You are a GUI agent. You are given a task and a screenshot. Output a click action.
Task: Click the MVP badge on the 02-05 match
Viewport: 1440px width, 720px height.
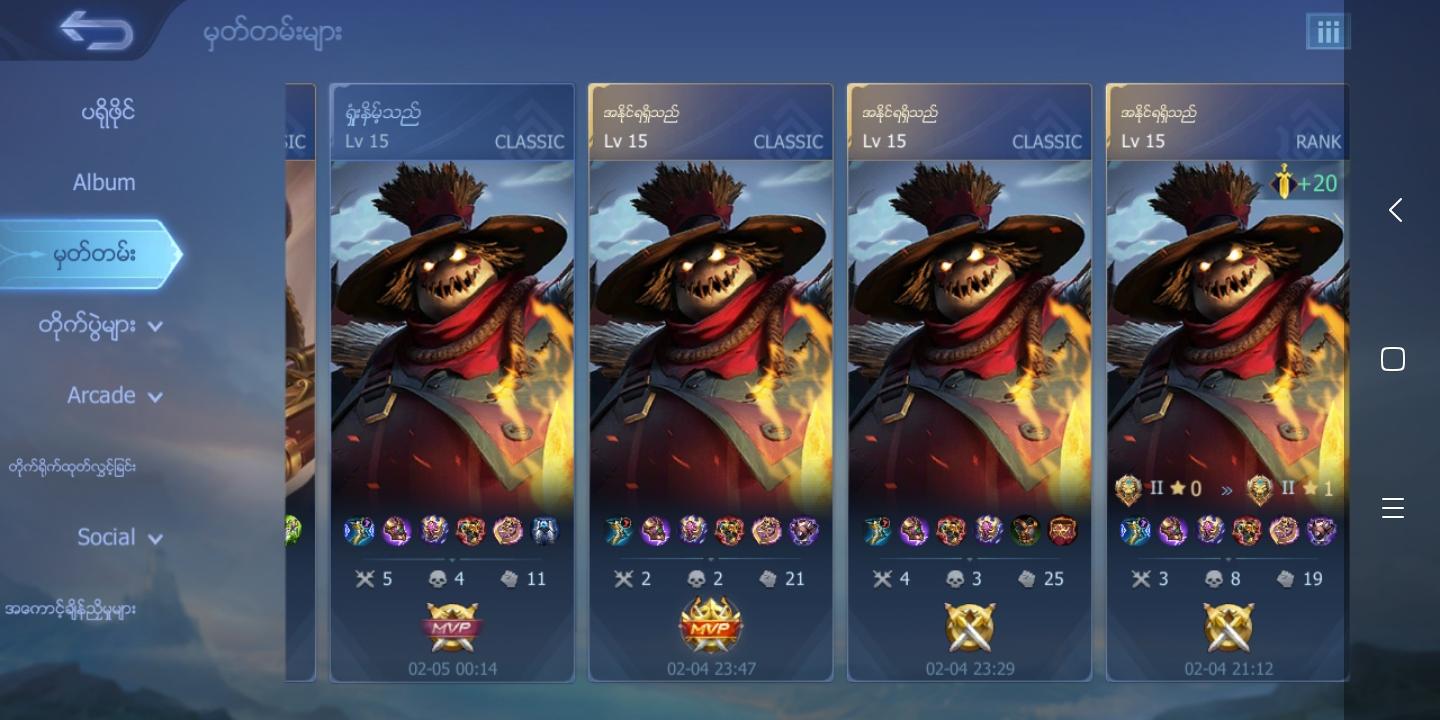click(452, 627)
